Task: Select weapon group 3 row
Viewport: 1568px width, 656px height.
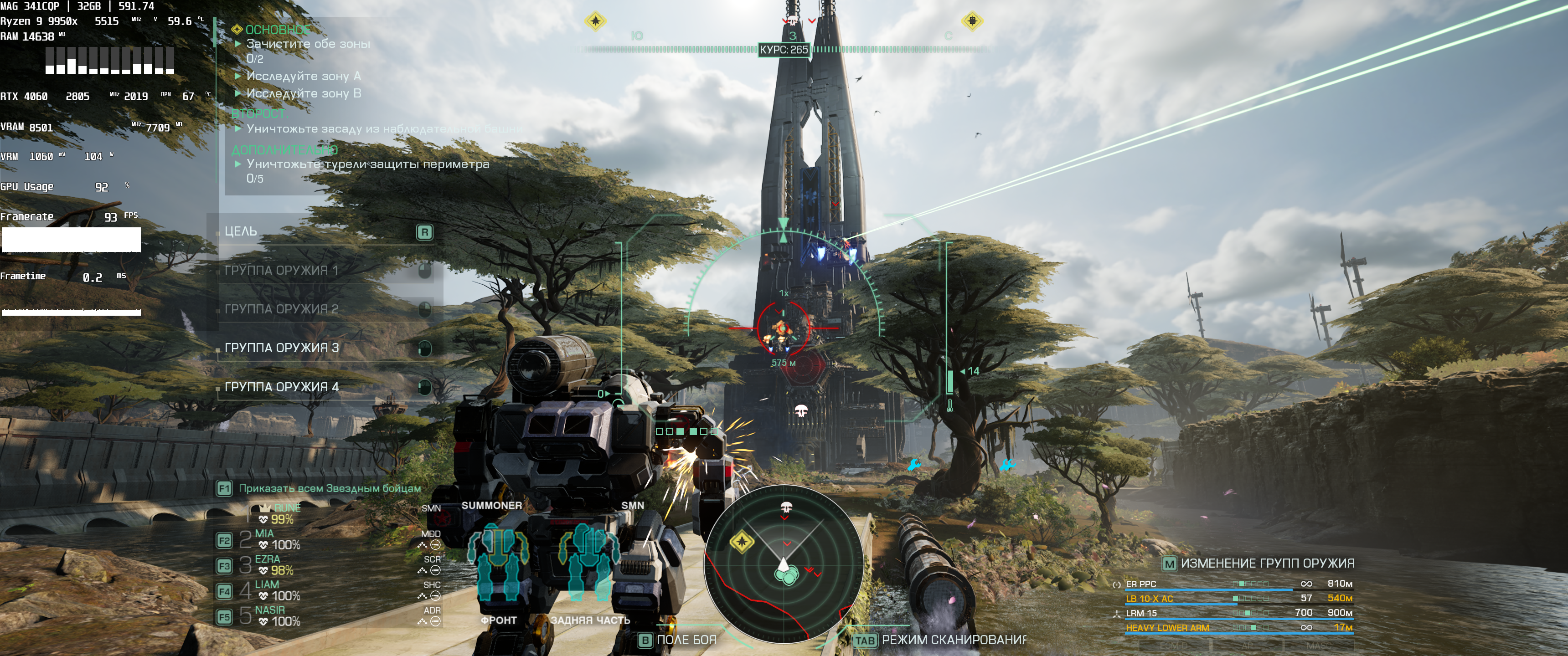Action: coord(281,348)
